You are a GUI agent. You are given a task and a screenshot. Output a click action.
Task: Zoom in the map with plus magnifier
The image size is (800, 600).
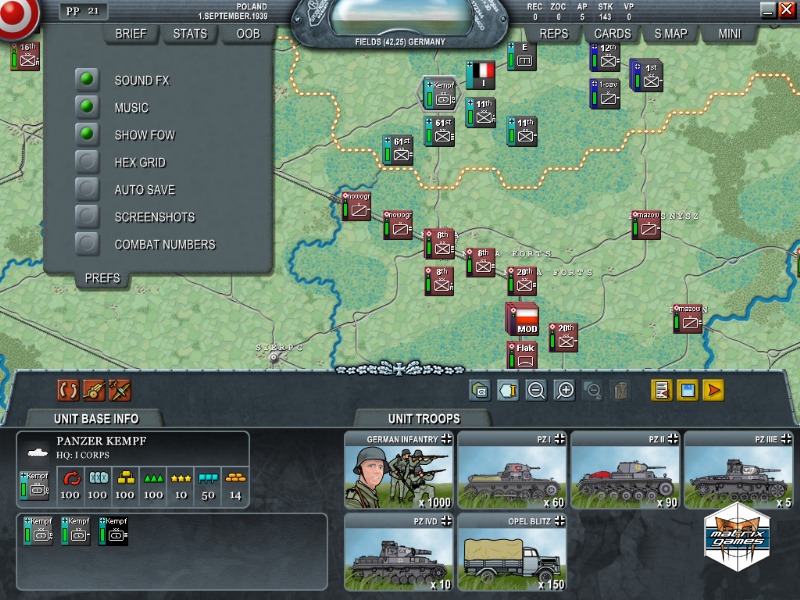[564, 391]
